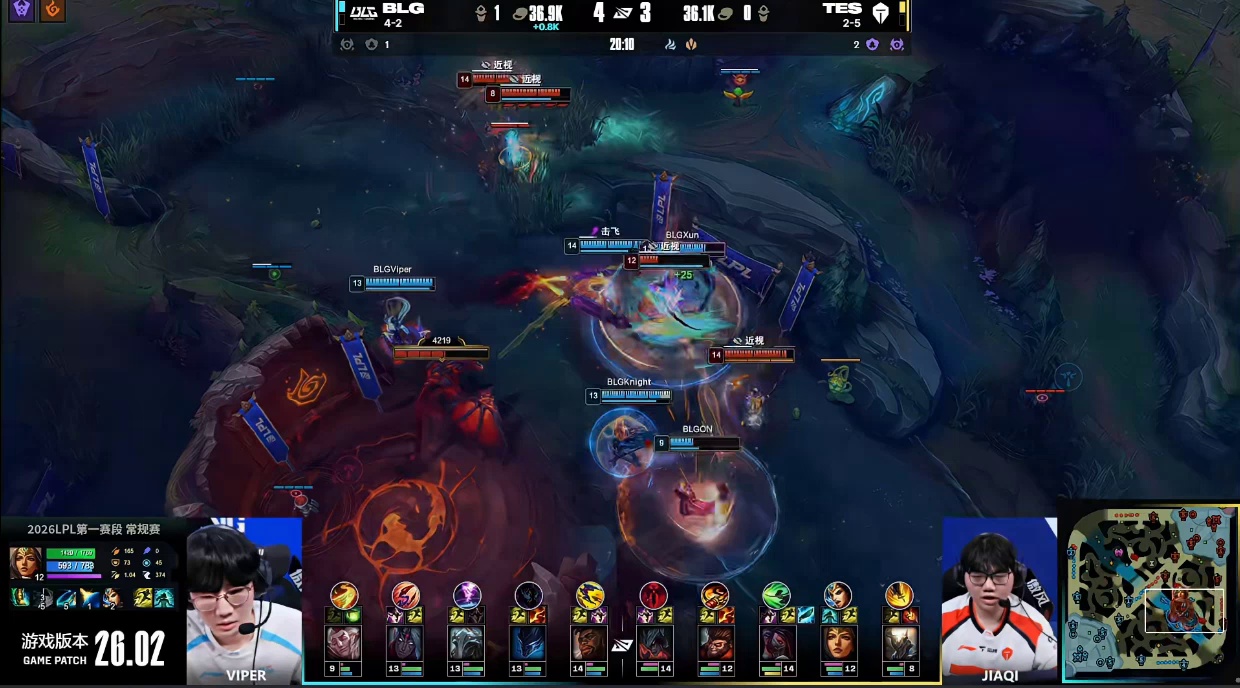Click the TES team logo on the scoreboard

point(881,13)
